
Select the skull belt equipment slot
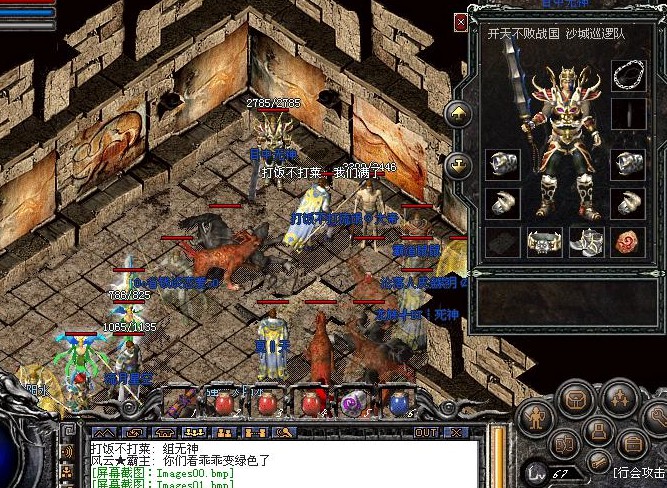[x=543, y=242]
